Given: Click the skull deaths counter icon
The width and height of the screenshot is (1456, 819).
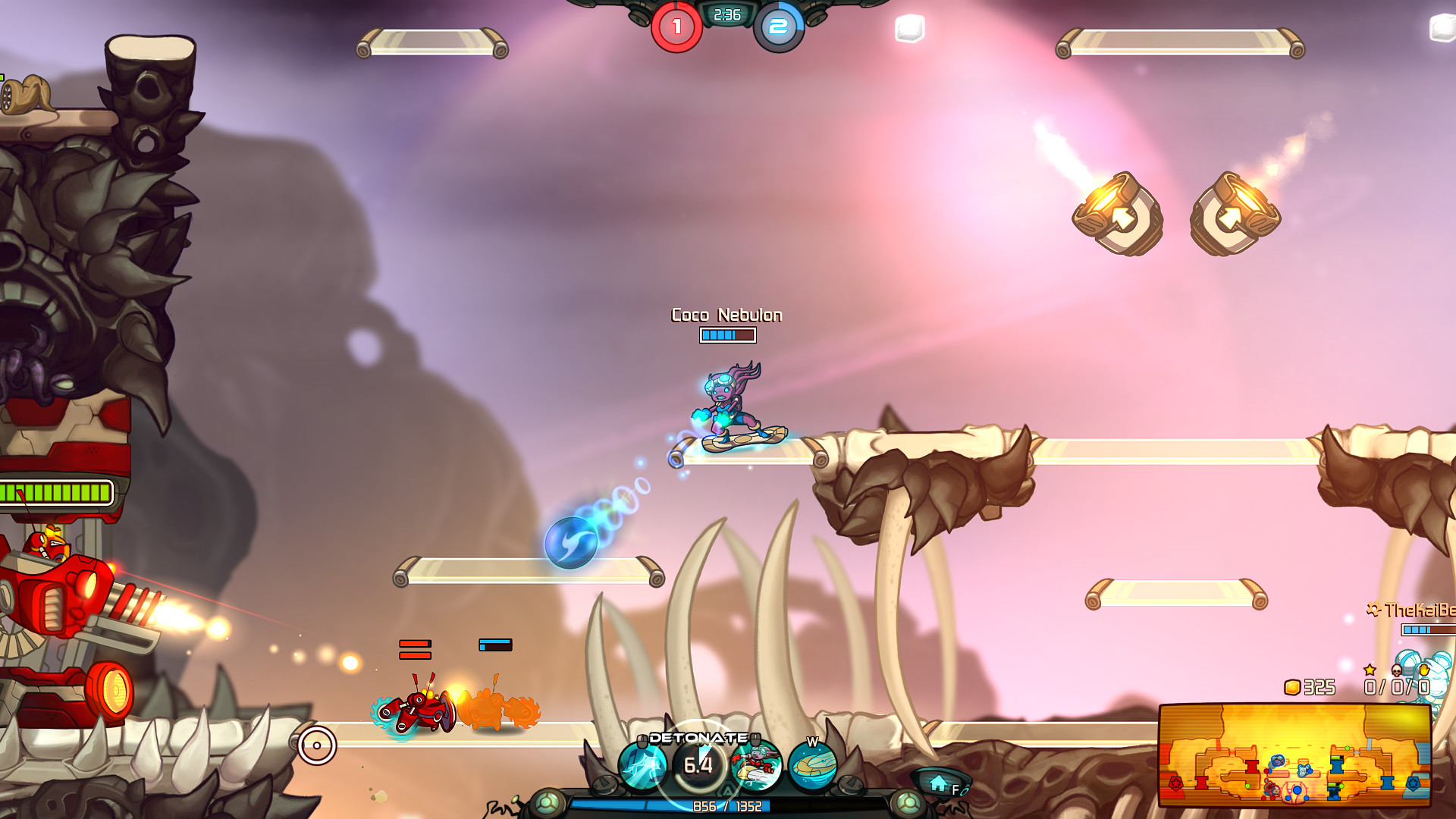Looking at the screenshot, I should click(1396, 670).
